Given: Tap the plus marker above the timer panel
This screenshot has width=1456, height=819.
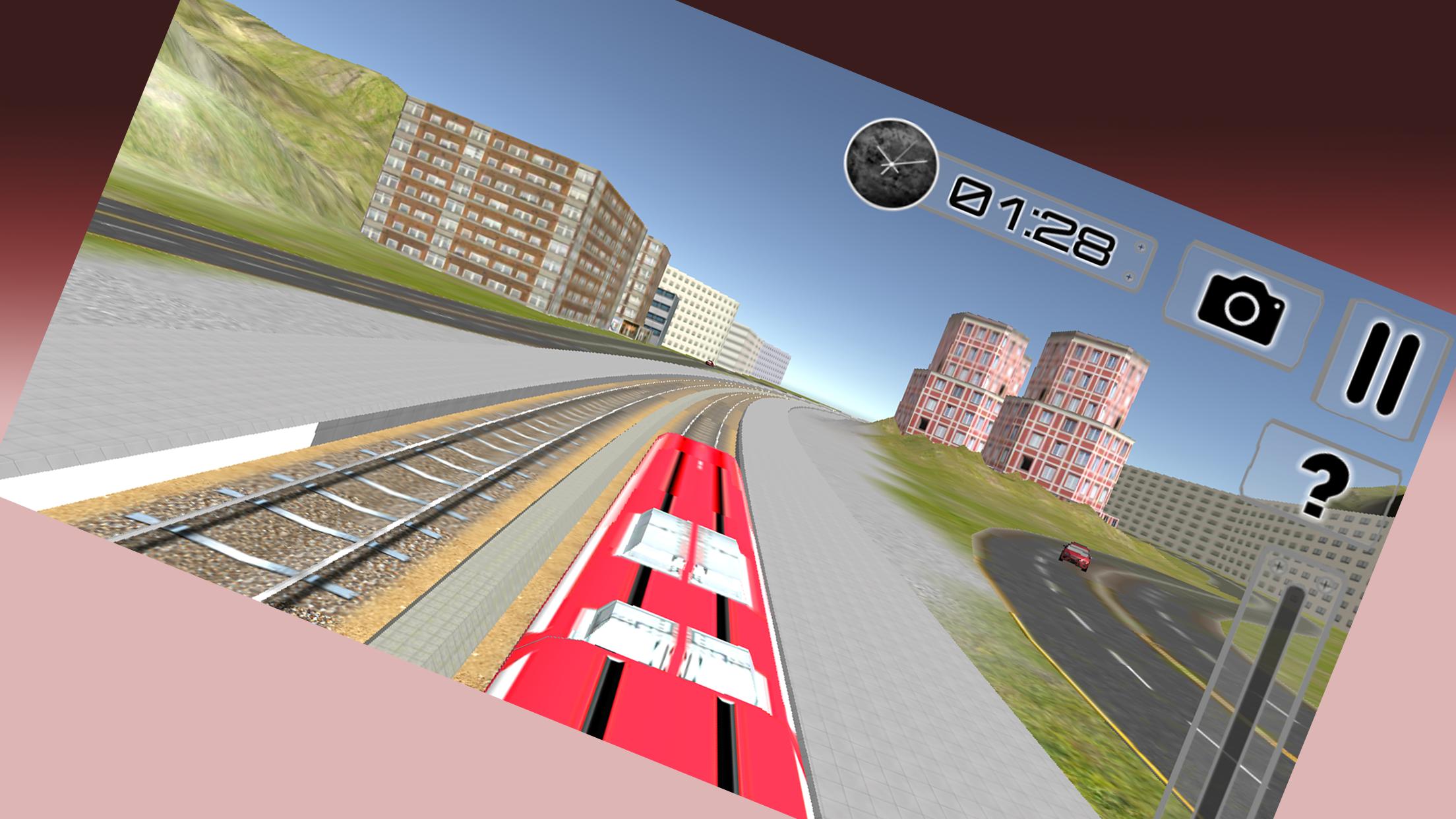Looking at the screenshot, I should (1139, 246).
